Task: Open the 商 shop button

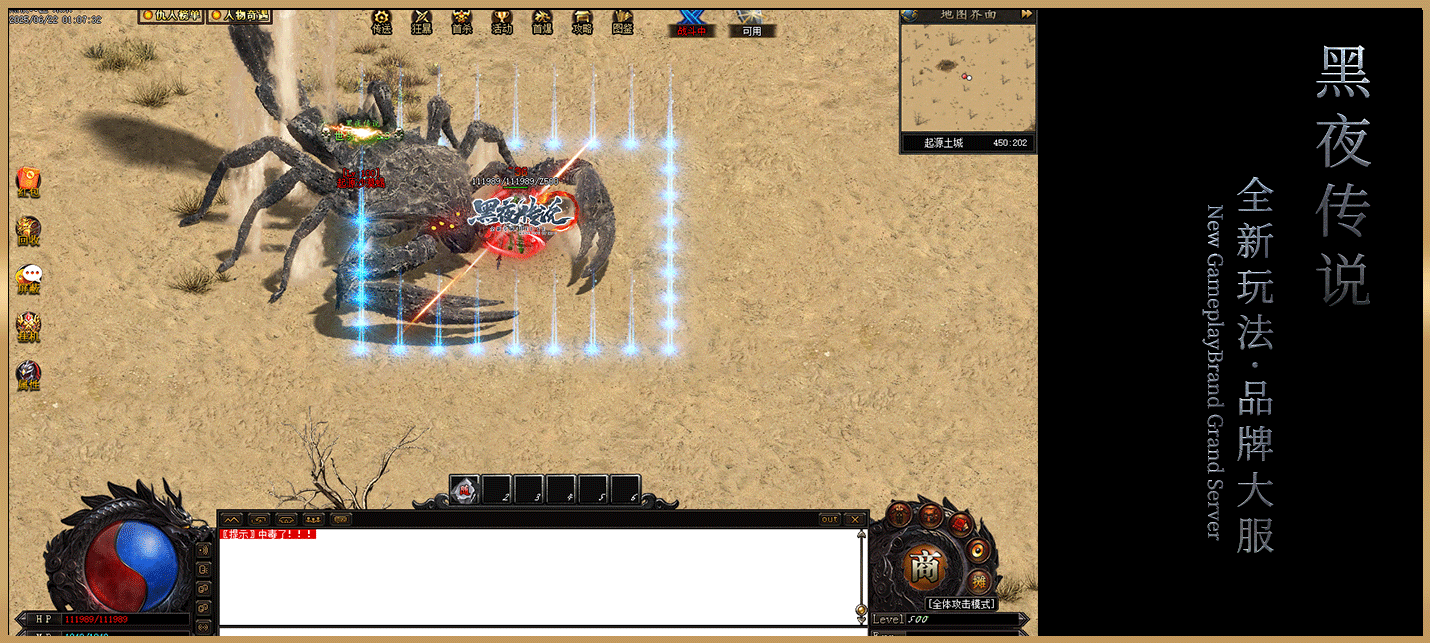Action: point(925,568)
